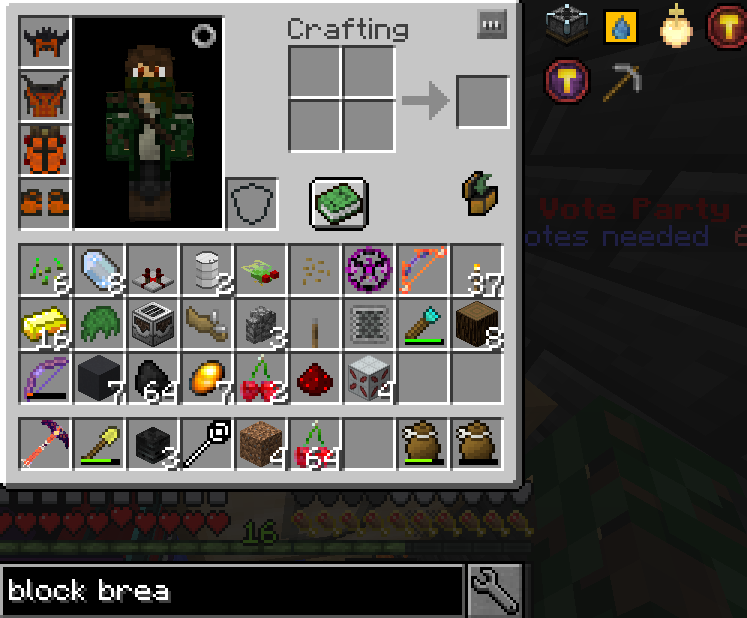Pick up the purple magic circle item
This screenshot has height=618, width=747.
[x=369, y=271]
